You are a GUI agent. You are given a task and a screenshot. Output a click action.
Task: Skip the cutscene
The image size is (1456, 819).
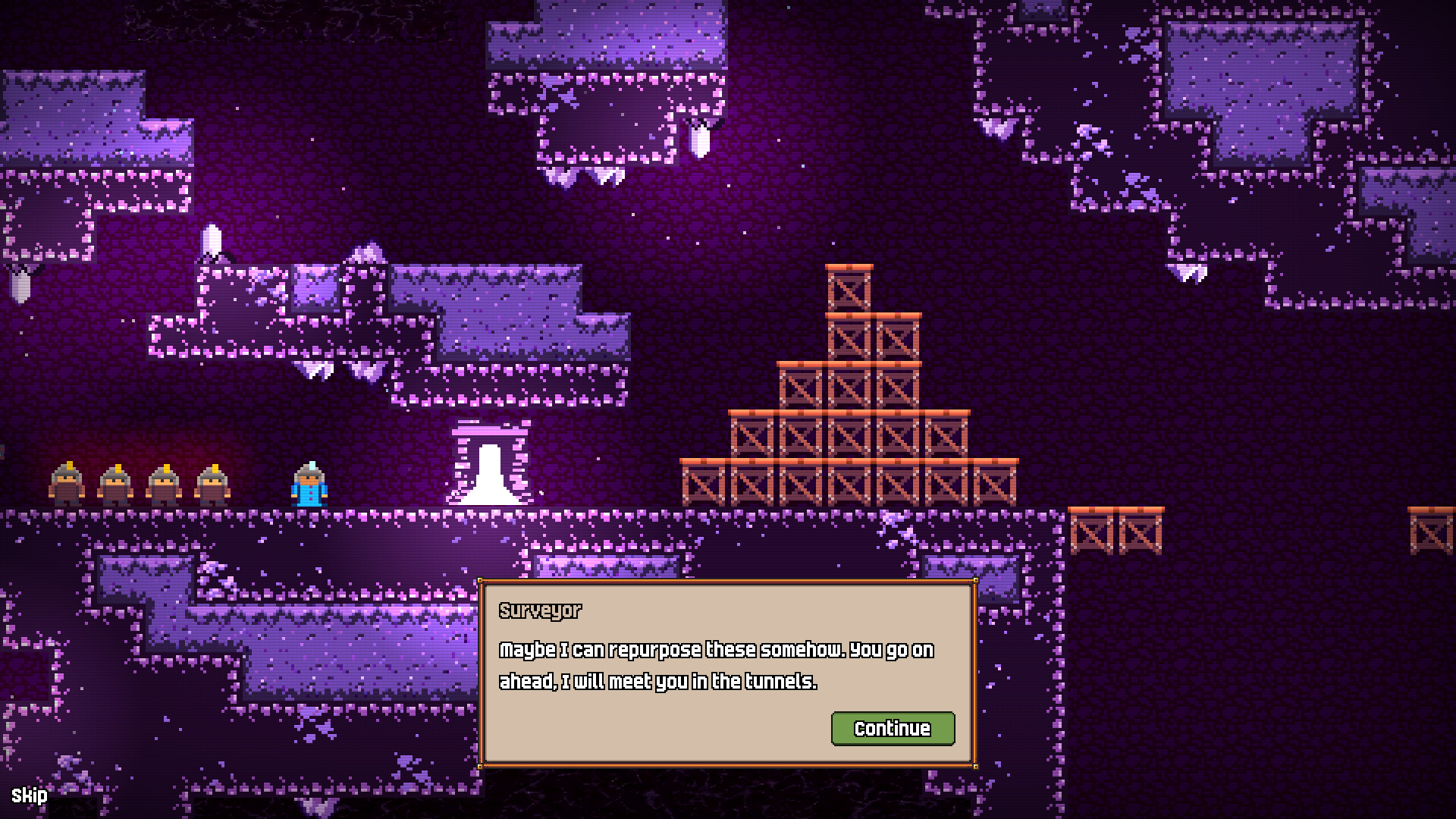(x=29, y=795)
